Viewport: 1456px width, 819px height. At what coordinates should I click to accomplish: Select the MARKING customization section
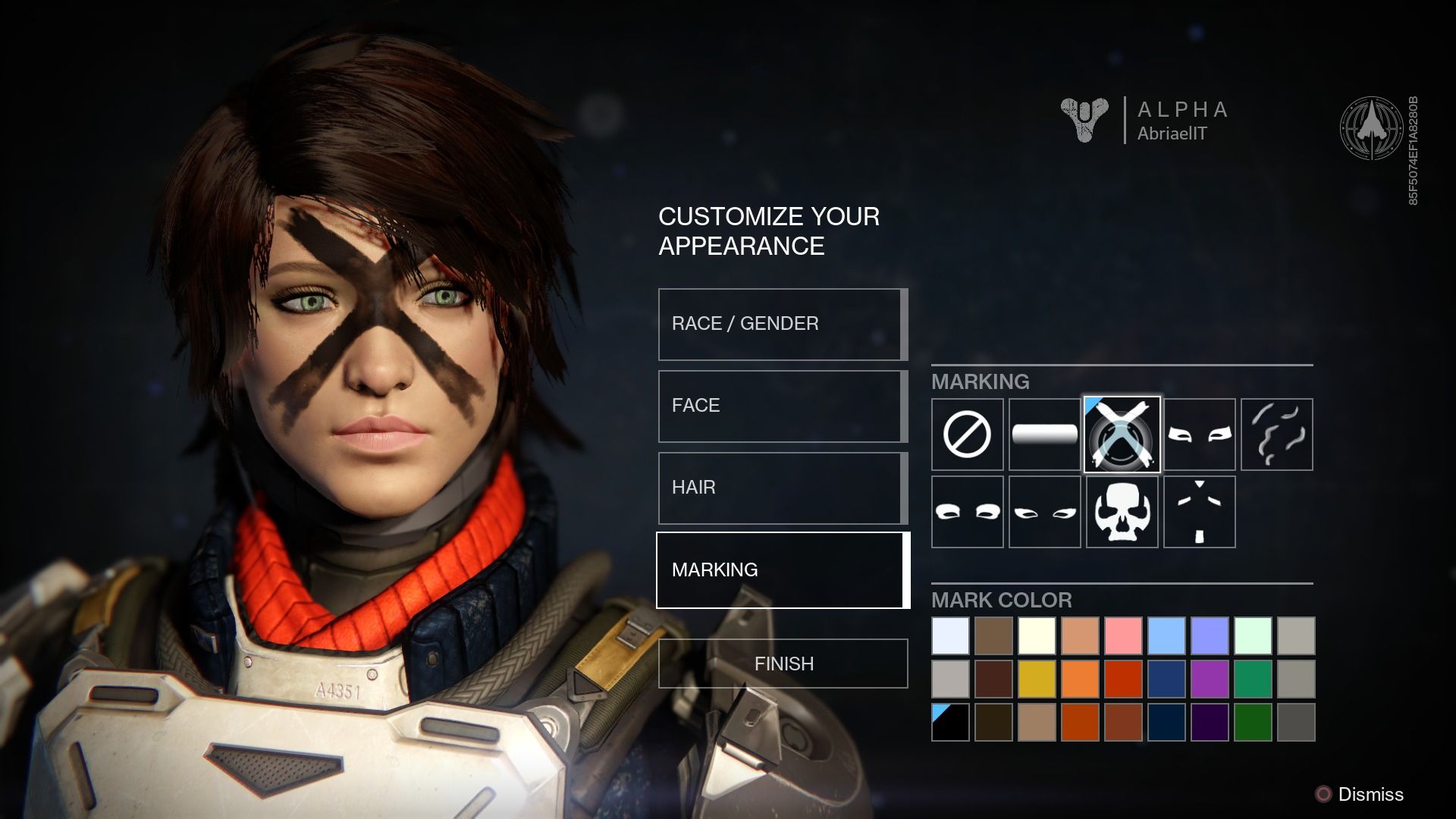pos(781,570)
